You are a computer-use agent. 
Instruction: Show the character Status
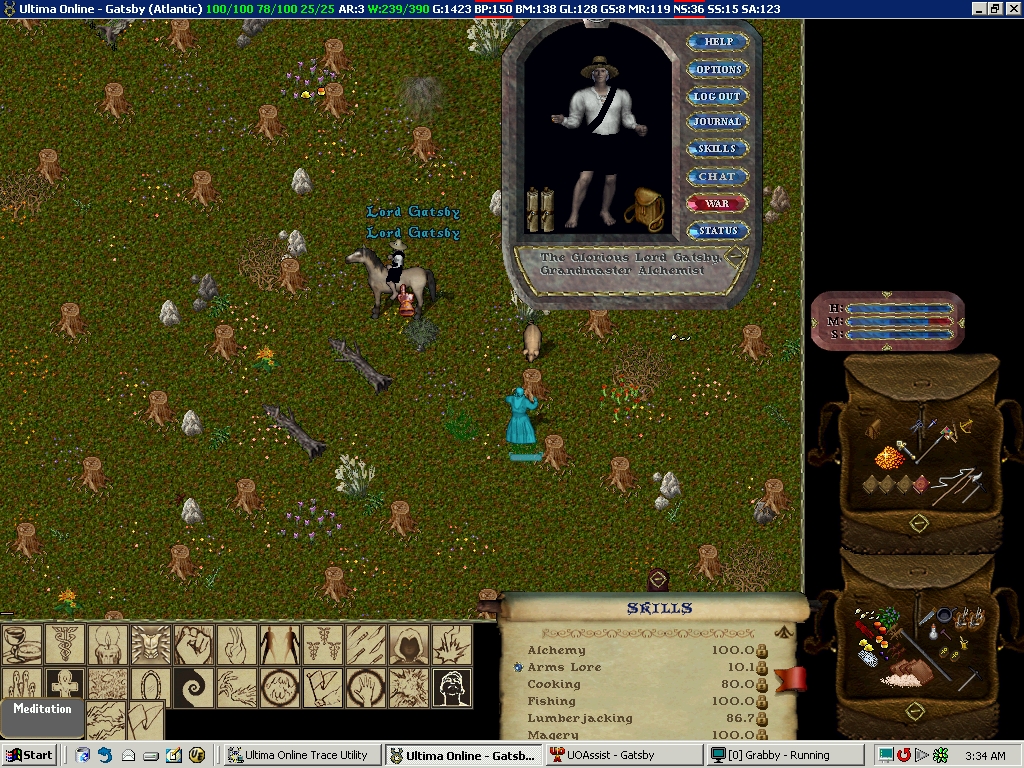click(717, 230)
